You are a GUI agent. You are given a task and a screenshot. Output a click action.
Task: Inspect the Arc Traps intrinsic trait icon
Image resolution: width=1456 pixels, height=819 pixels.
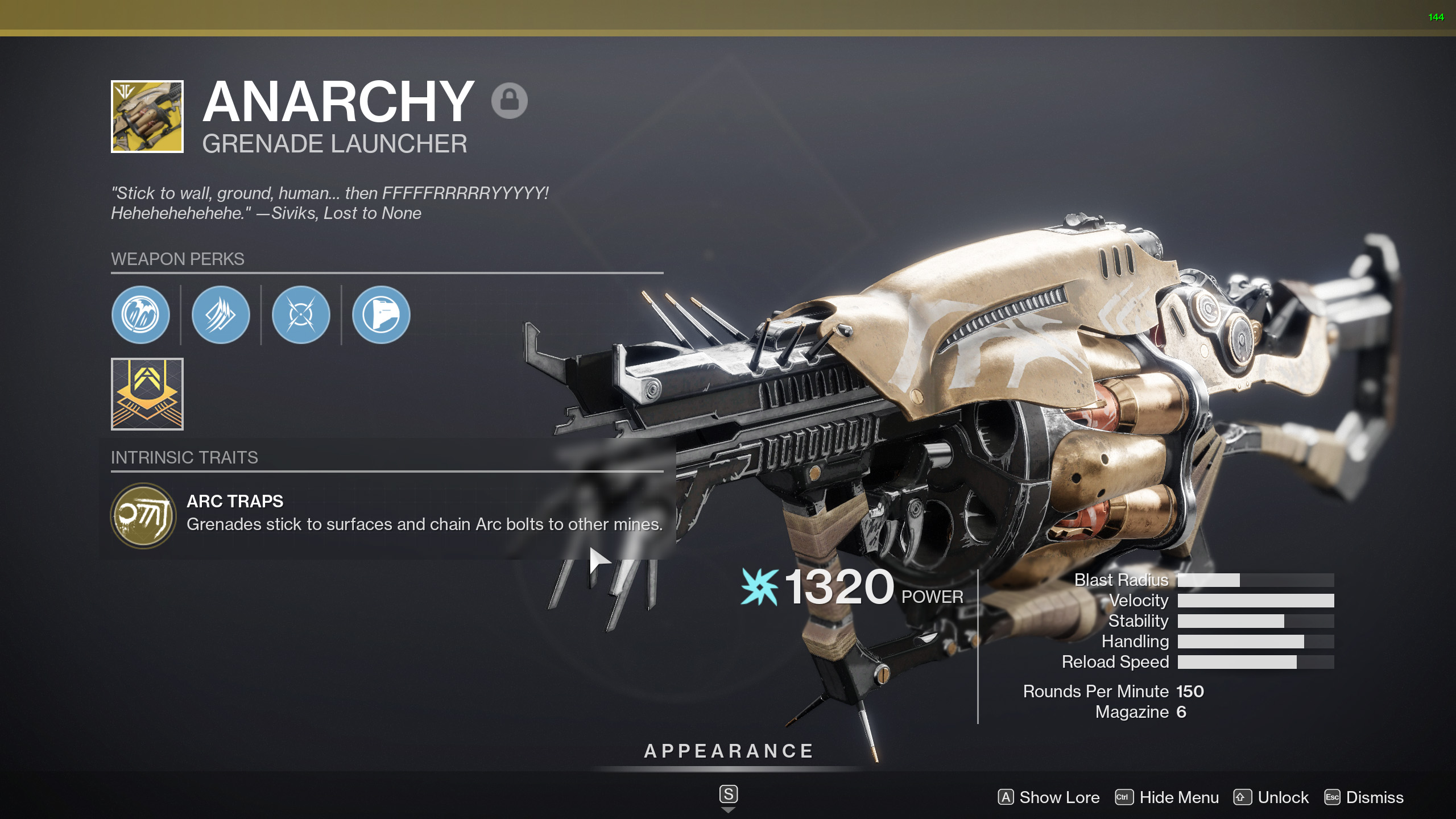pyautogui.click(x=144, y=515)
